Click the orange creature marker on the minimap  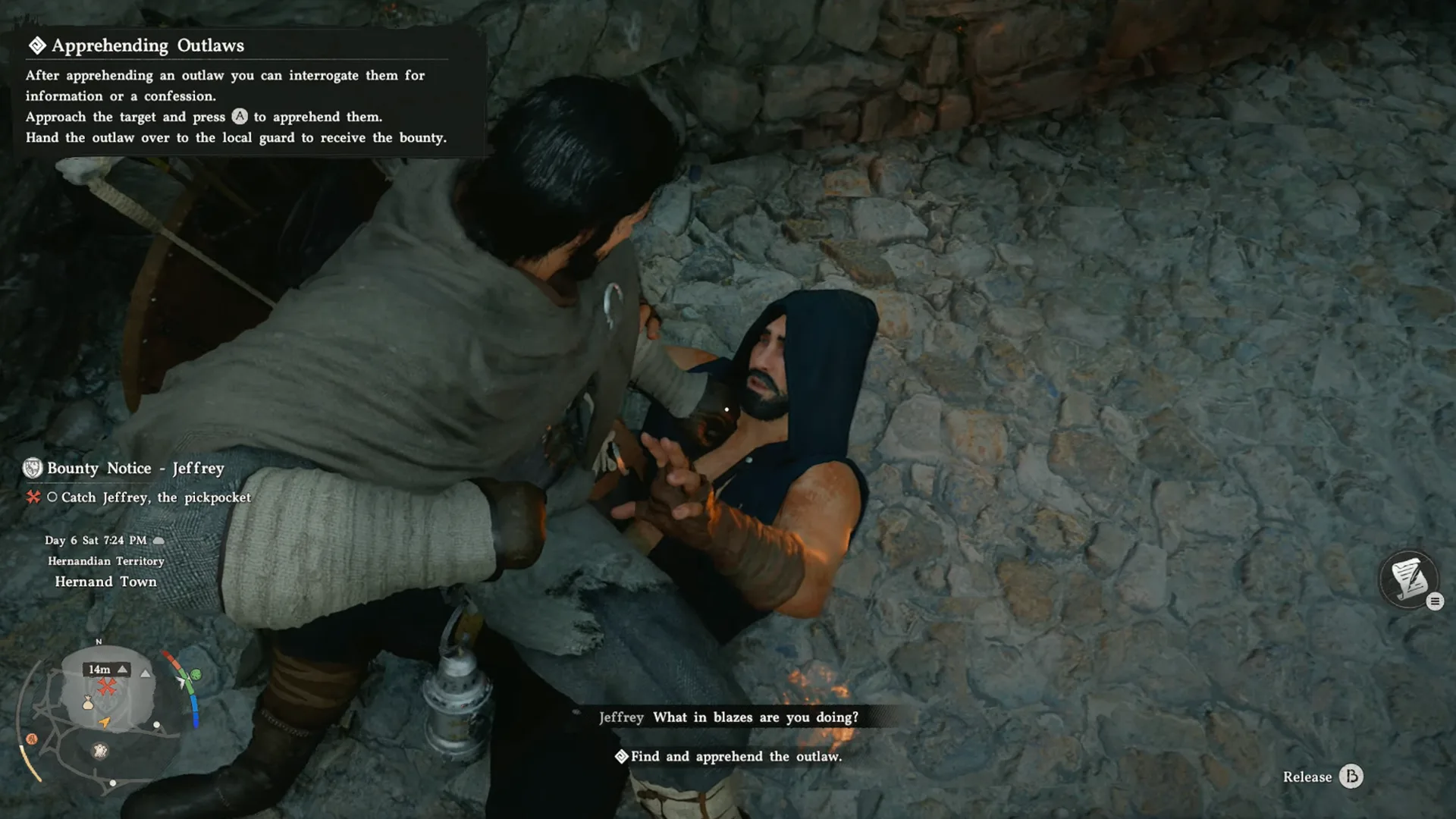tap(31, 737)
